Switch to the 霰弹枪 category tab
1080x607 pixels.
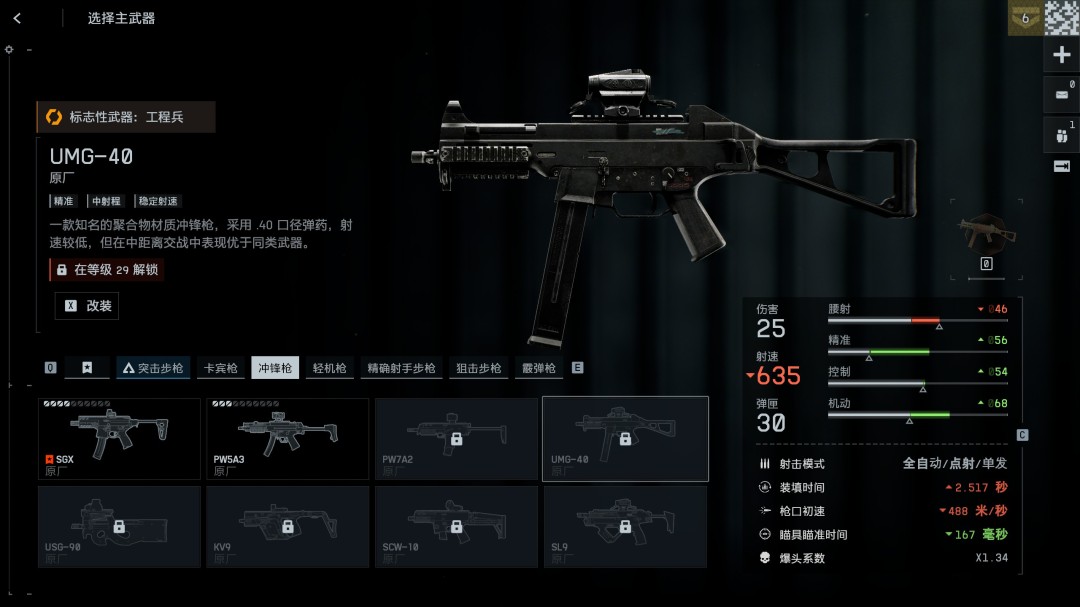[x=538, y=368]
